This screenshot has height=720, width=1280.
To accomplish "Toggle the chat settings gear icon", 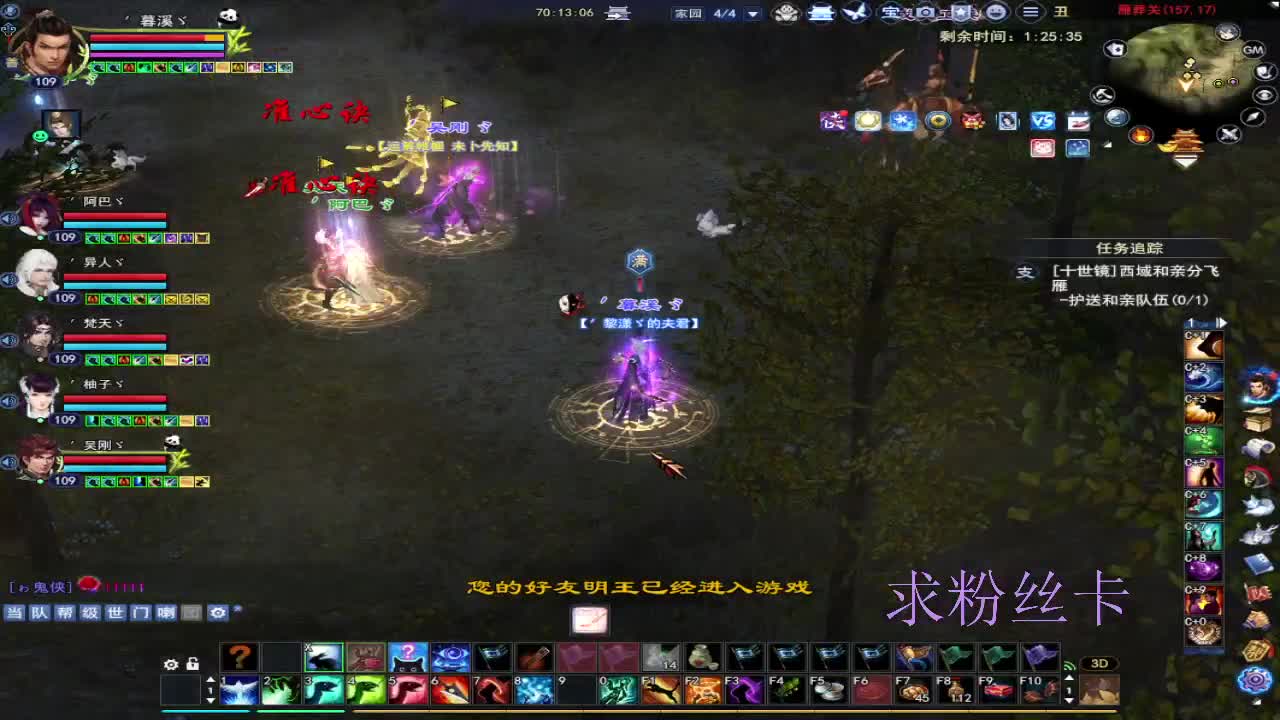I will (219, 613).
